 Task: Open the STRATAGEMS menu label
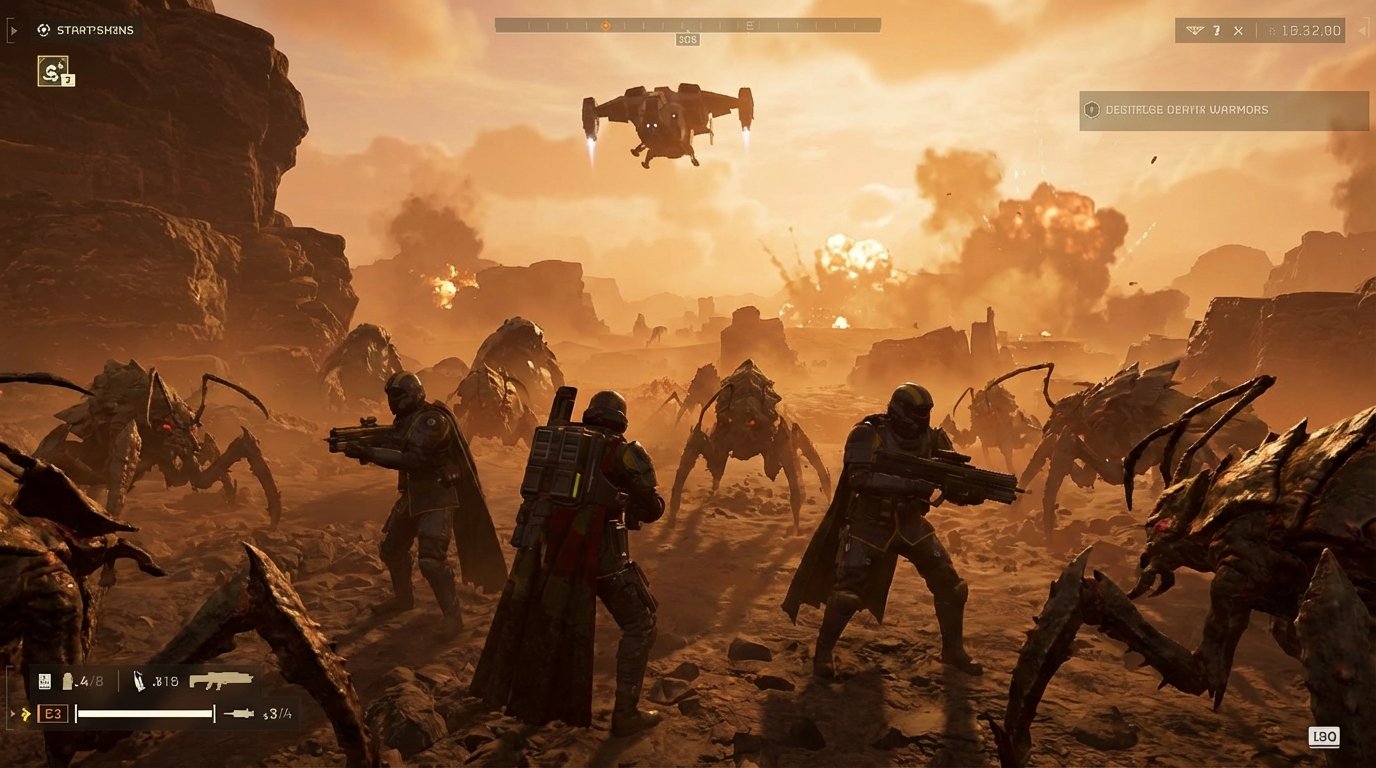click(94, 30)
